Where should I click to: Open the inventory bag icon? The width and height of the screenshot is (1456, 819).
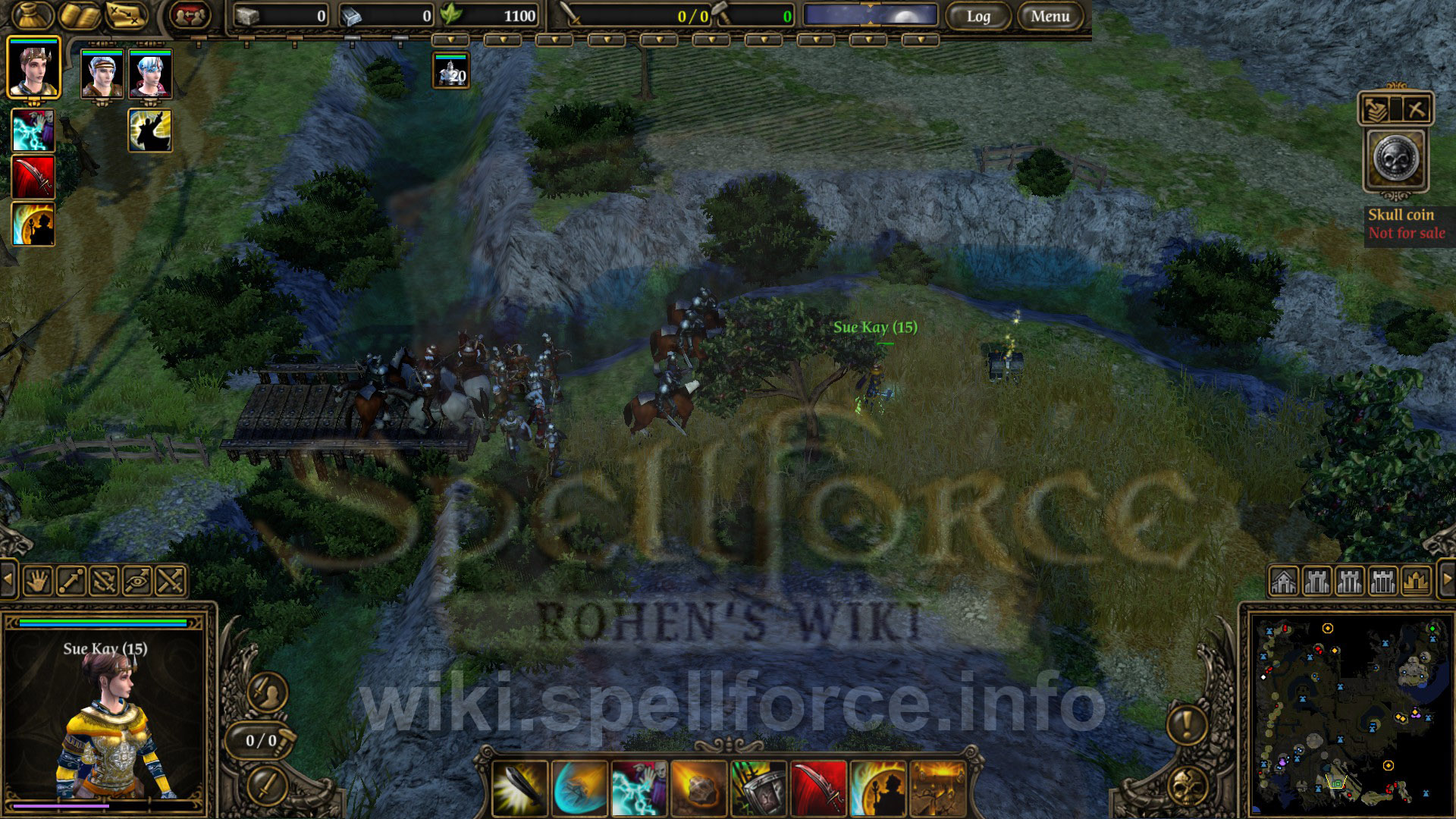32,15
